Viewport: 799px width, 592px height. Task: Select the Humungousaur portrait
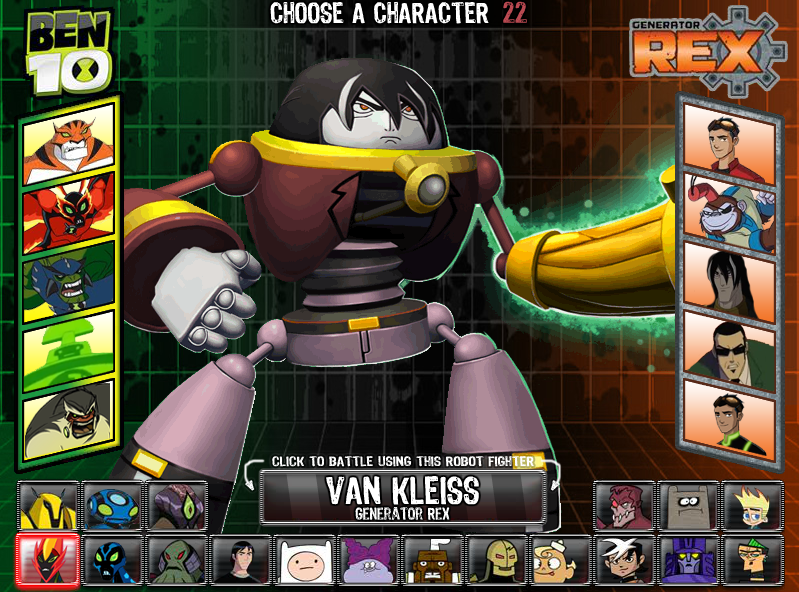click(68, 412)
